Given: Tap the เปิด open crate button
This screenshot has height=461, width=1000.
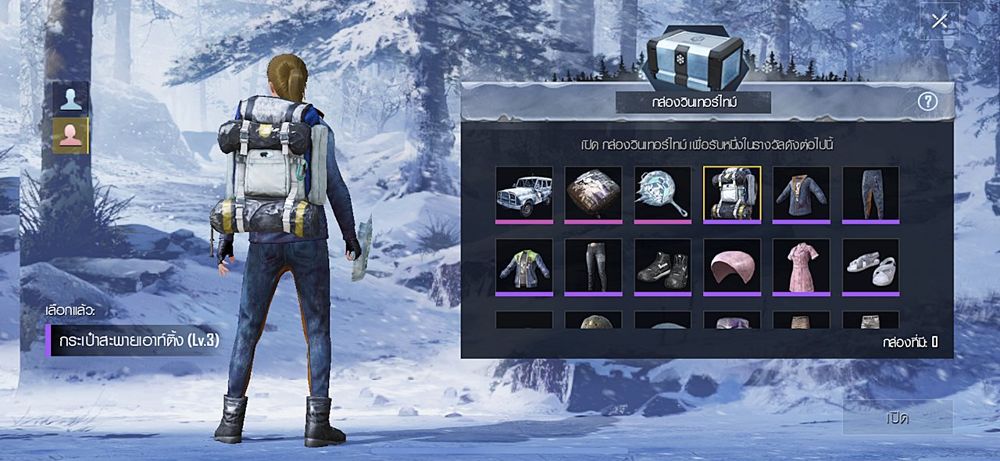Looking at the screenshot, I should pos(897,418).
